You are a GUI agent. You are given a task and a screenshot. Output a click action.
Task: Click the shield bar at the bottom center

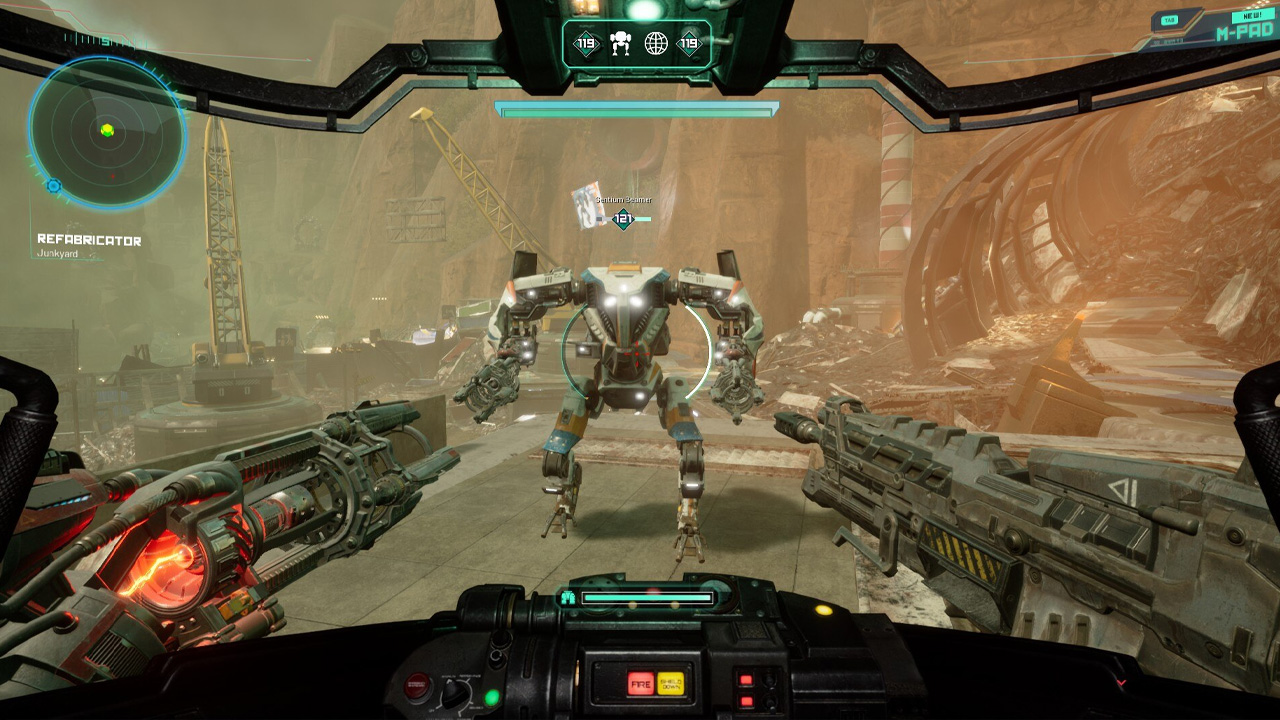(x=650, y=597)
